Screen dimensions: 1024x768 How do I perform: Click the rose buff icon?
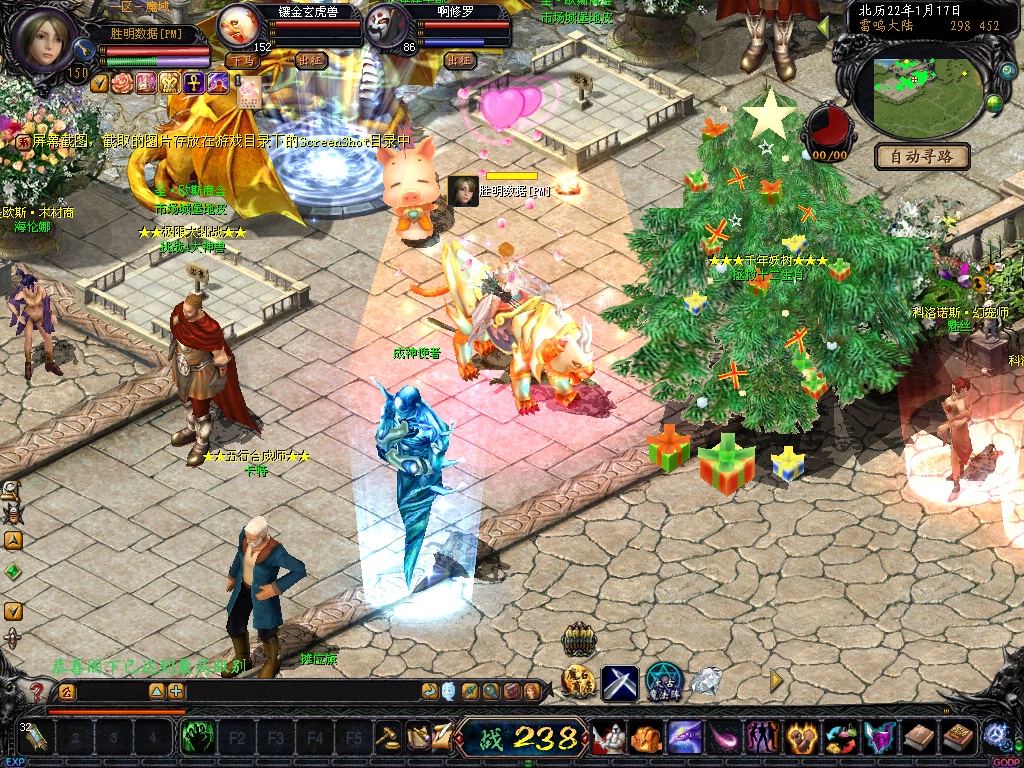coord(122,83)
